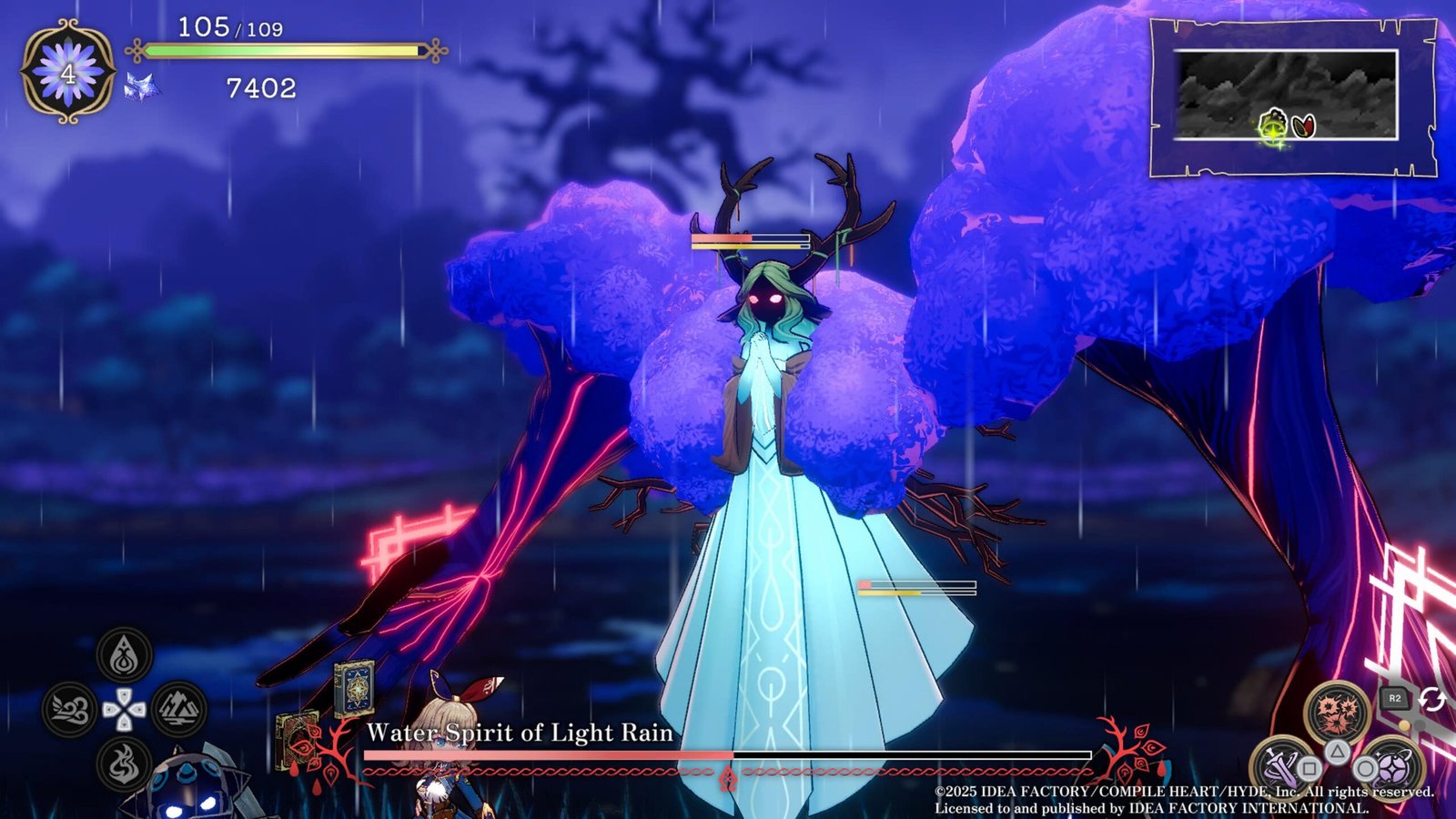
Task: Click the blue flower healing charge emblem
Action: coord(68,73)
